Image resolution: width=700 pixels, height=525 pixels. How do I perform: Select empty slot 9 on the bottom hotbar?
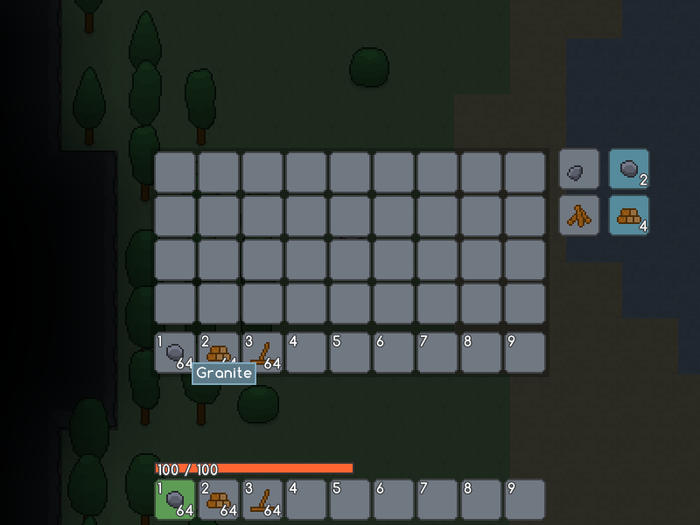point(525,499)
